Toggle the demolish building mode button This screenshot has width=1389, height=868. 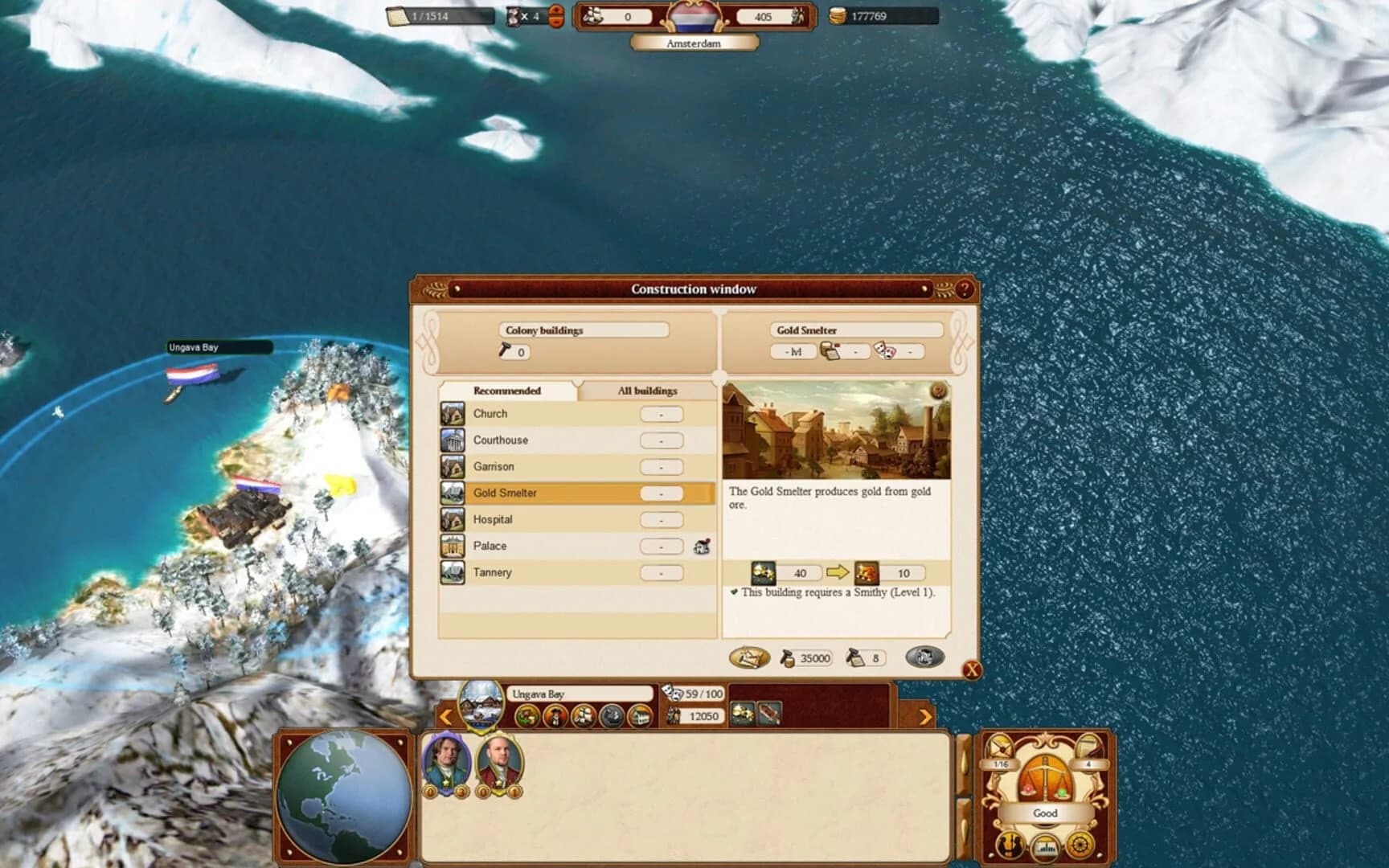click(x=924, y=657)
